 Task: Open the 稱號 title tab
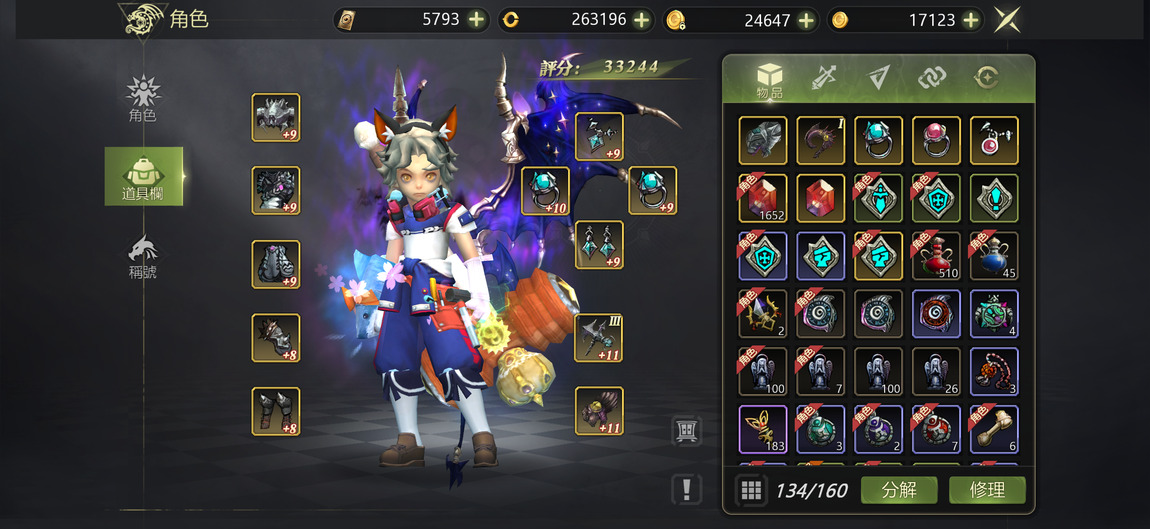[x=143, y=256]
